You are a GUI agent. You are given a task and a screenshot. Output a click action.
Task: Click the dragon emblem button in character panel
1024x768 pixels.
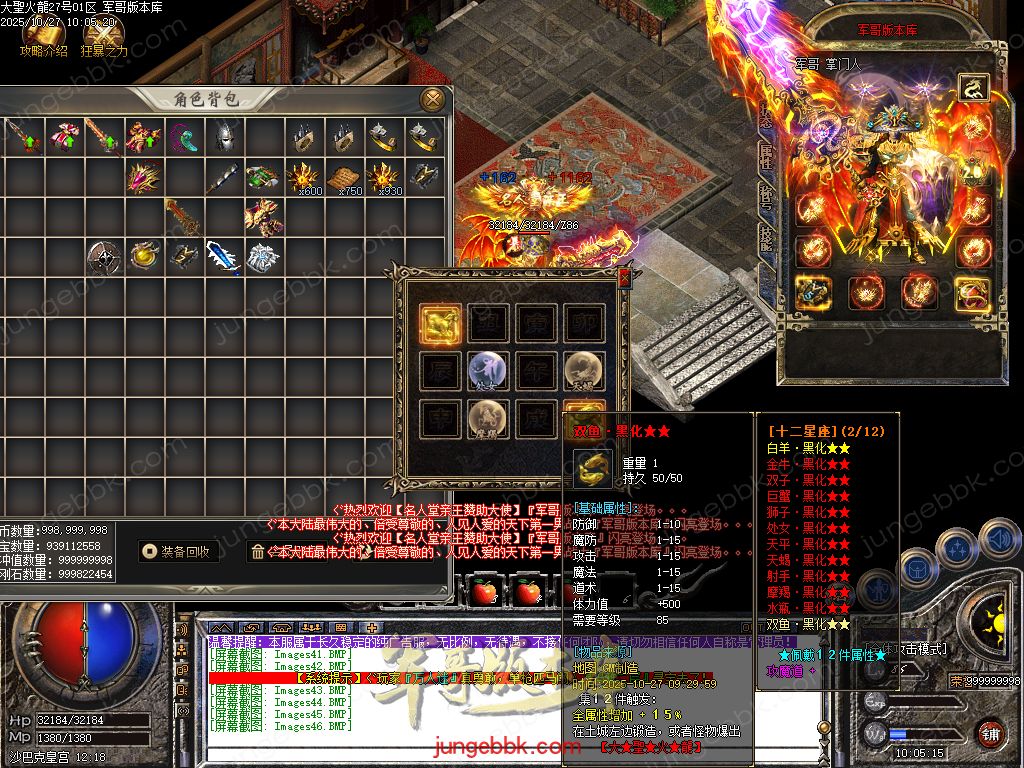pos(973,88)
